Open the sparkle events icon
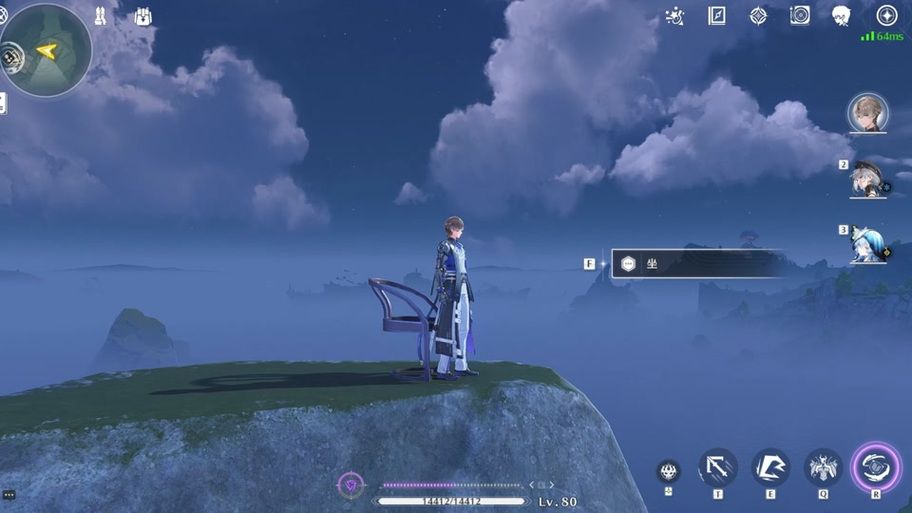912x513 pixels. point(675,15)
